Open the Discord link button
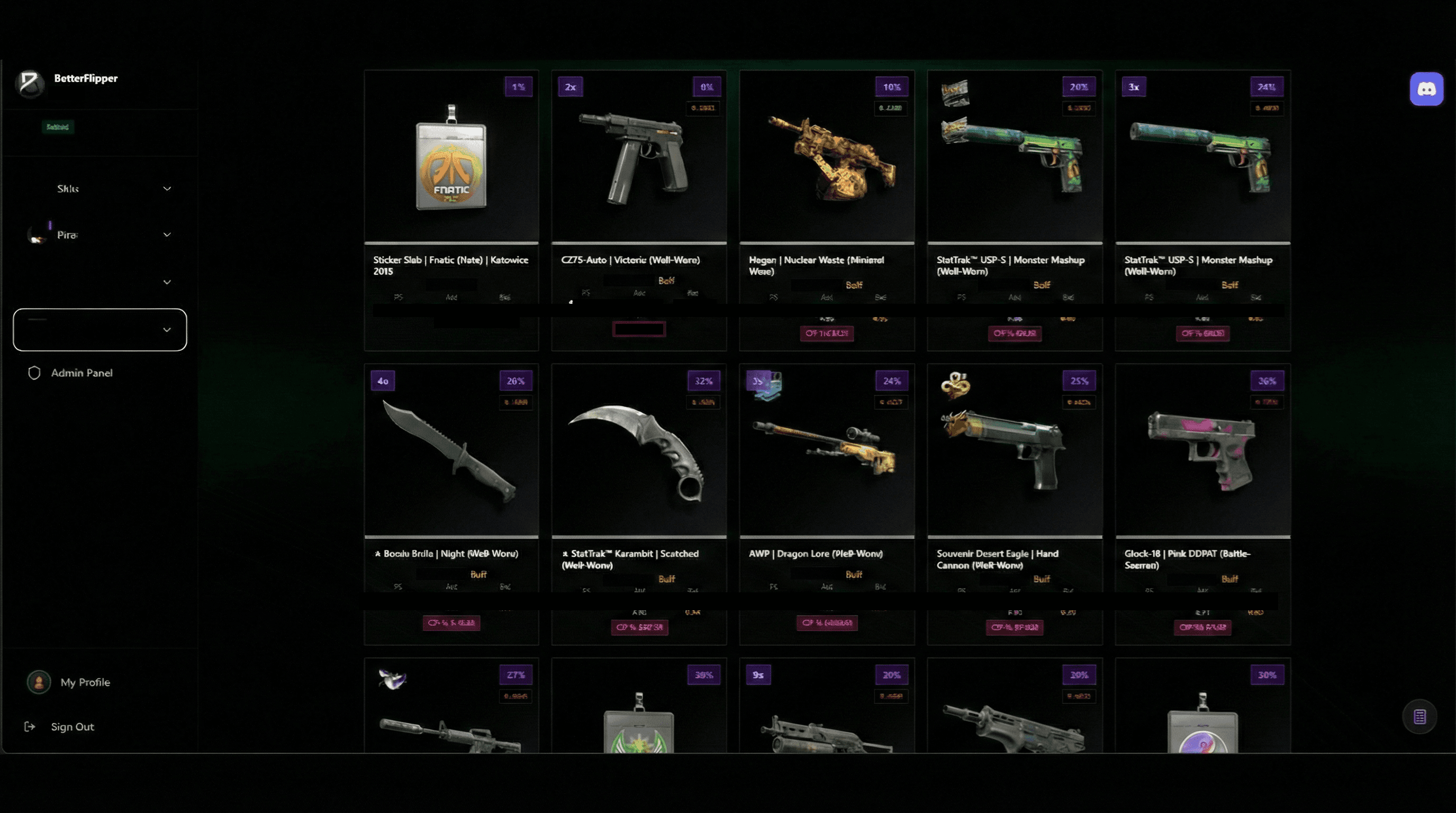This screenshot has width=1456, height=813. point(1426,89)
